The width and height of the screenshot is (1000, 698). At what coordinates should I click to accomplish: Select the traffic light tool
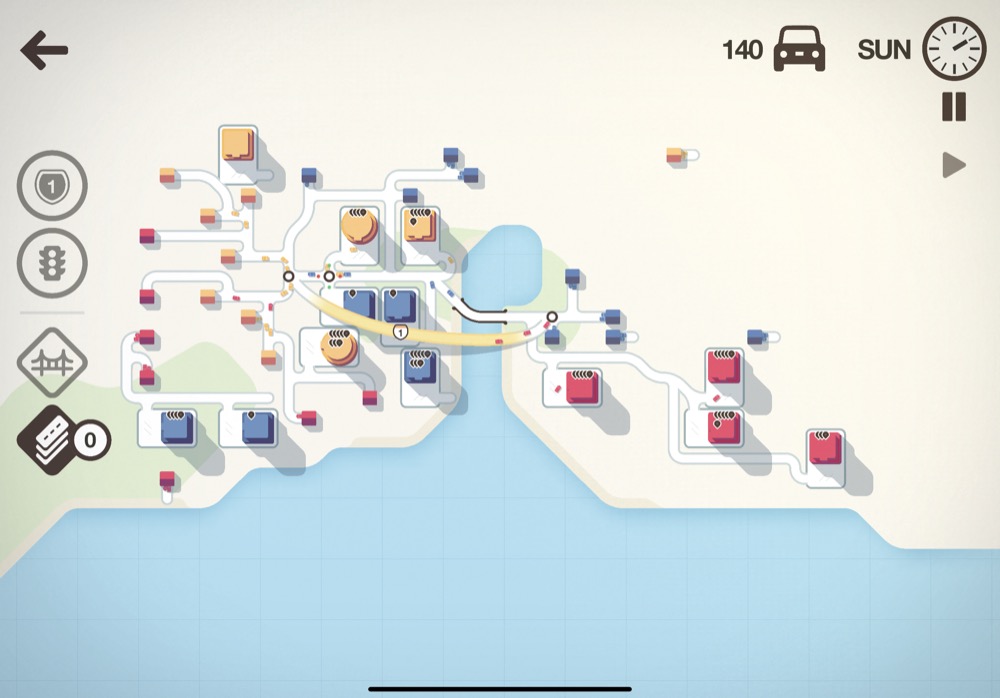point(52,262)
